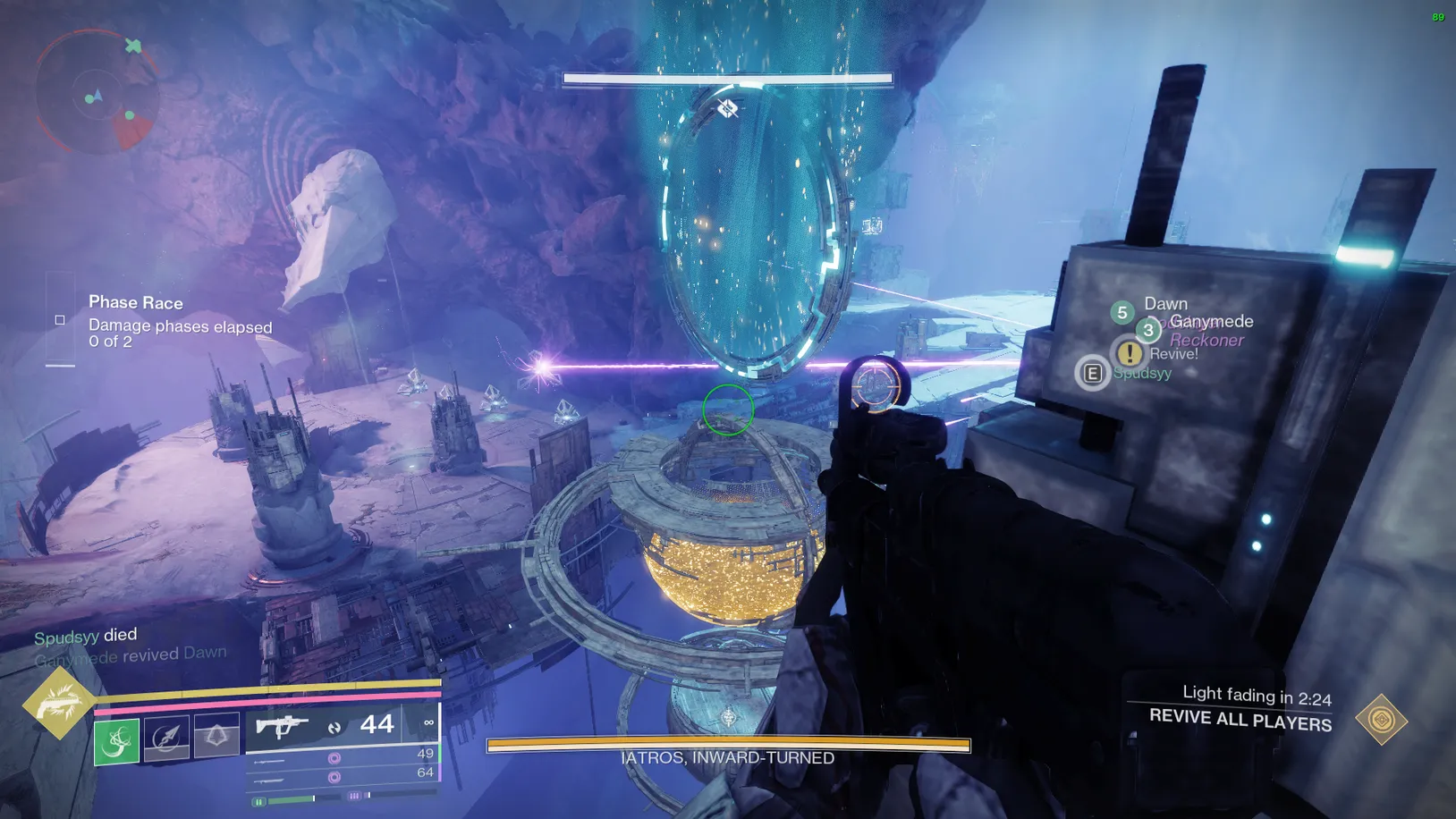Select the boss waypoint marker above the portal
This screenshot has height=819, width=1456.
727,109
